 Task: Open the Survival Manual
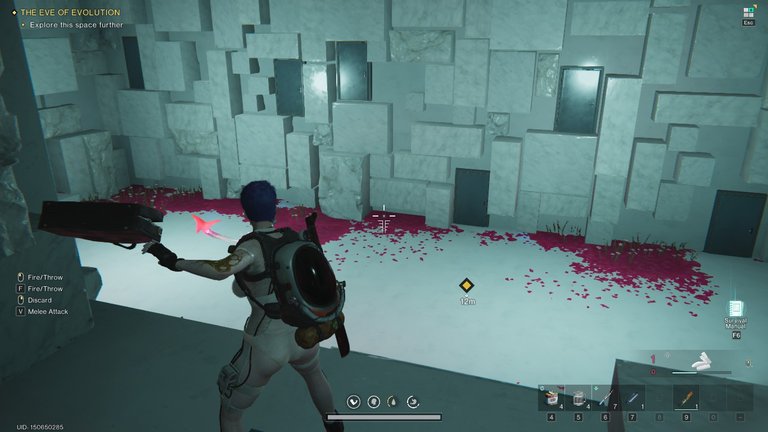pos(736,310)
